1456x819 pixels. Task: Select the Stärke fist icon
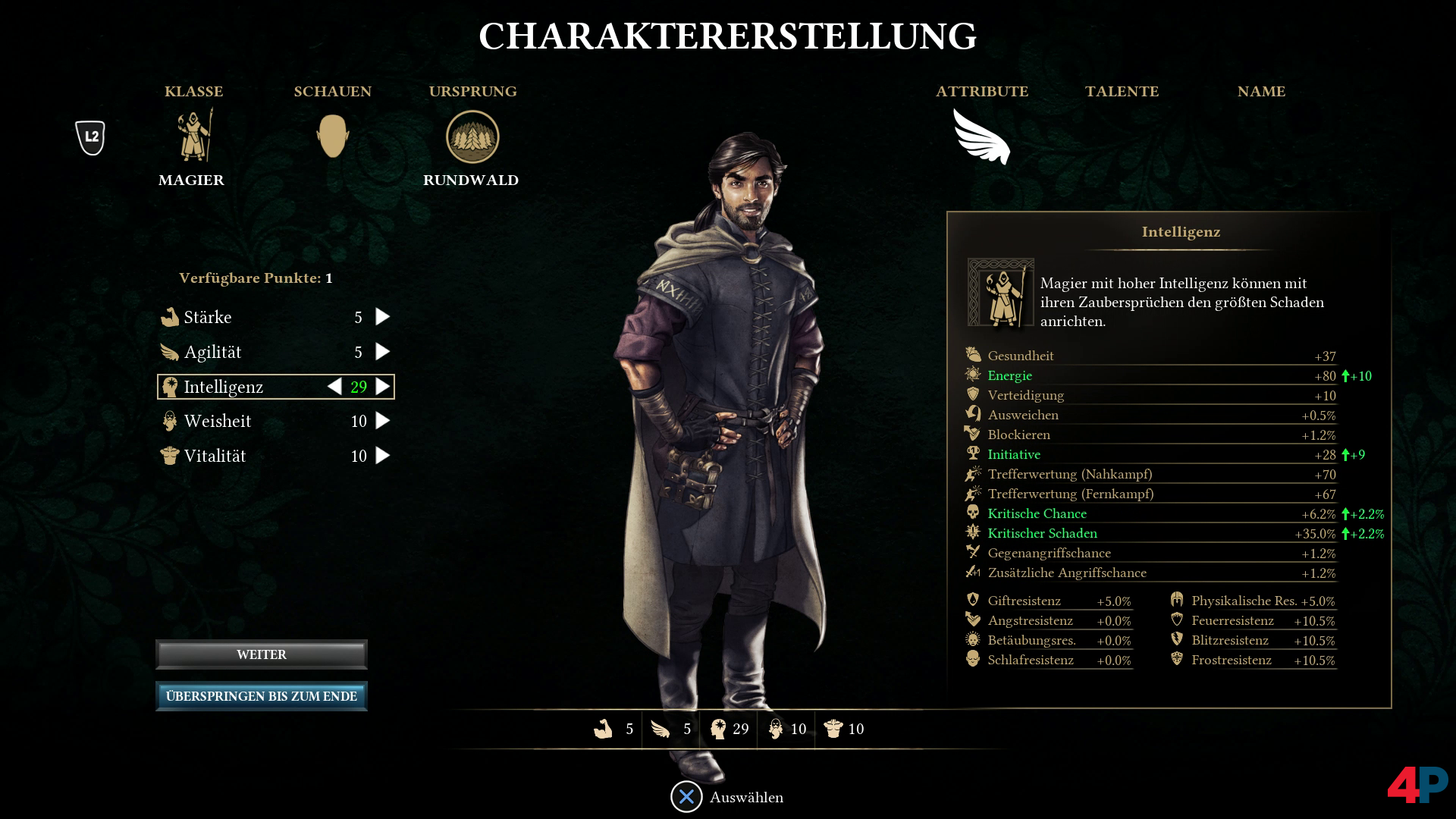coord(170,317)
